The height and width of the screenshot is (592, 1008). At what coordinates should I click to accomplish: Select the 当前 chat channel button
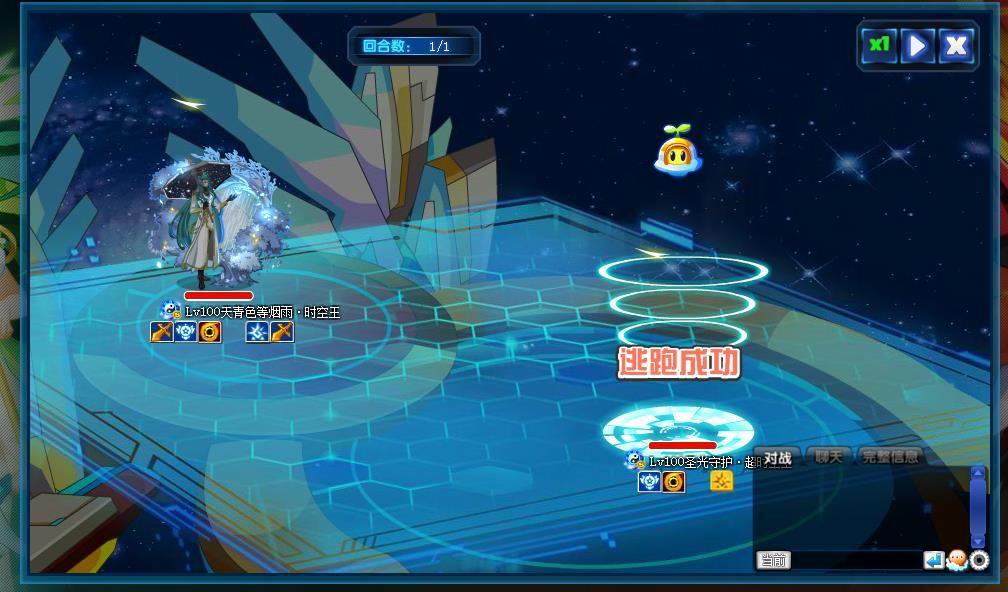(x=773, y=560)
